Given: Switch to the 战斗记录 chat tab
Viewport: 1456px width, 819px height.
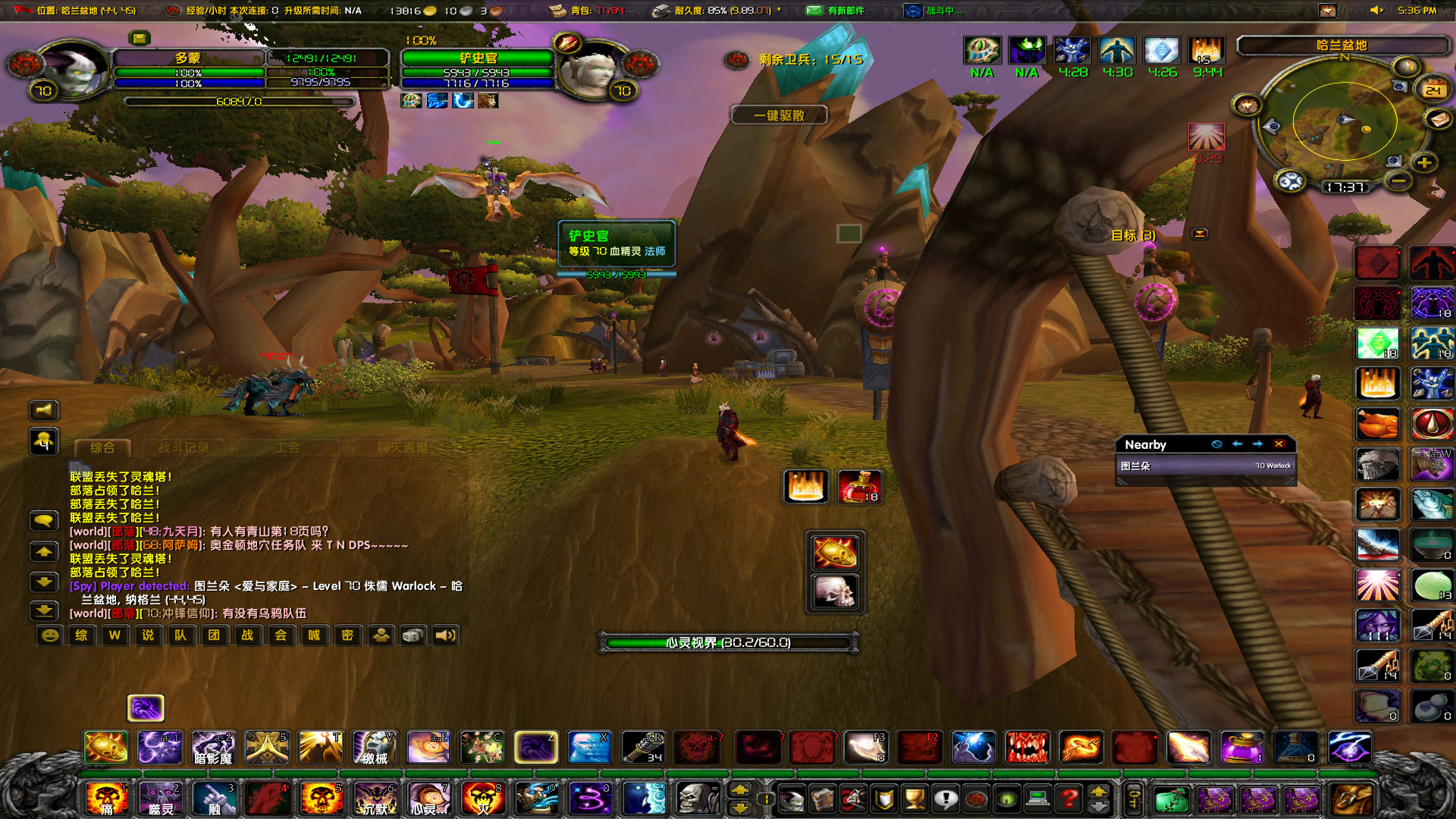Looking at the screenshot, I should tap(184, 447).
